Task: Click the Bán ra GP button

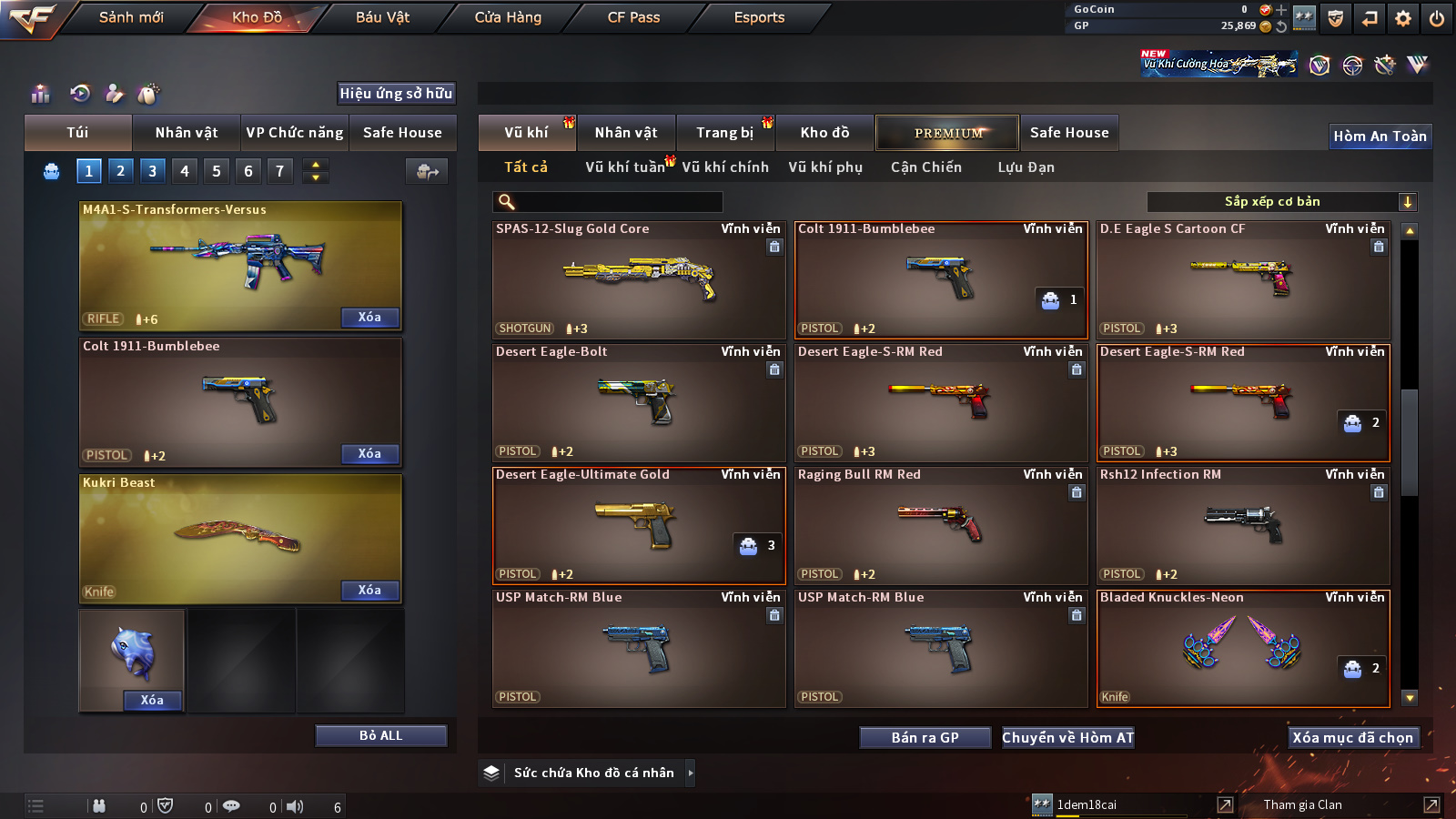Action: [x=925, y=738]
